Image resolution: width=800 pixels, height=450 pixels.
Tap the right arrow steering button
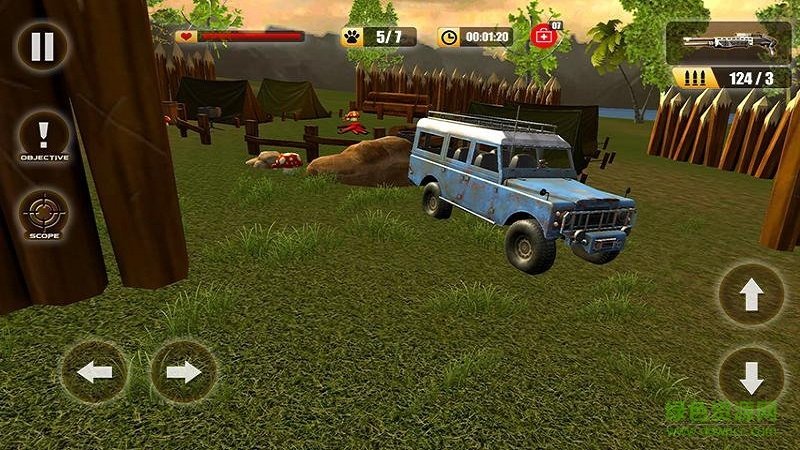[x=183, y=372]
